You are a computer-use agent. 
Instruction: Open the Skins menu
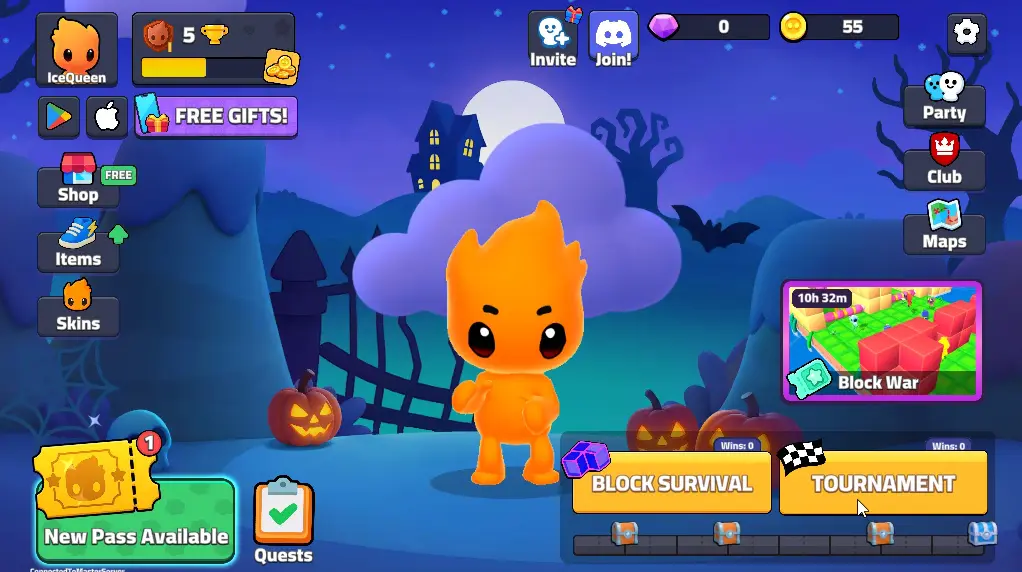(78, 314)
